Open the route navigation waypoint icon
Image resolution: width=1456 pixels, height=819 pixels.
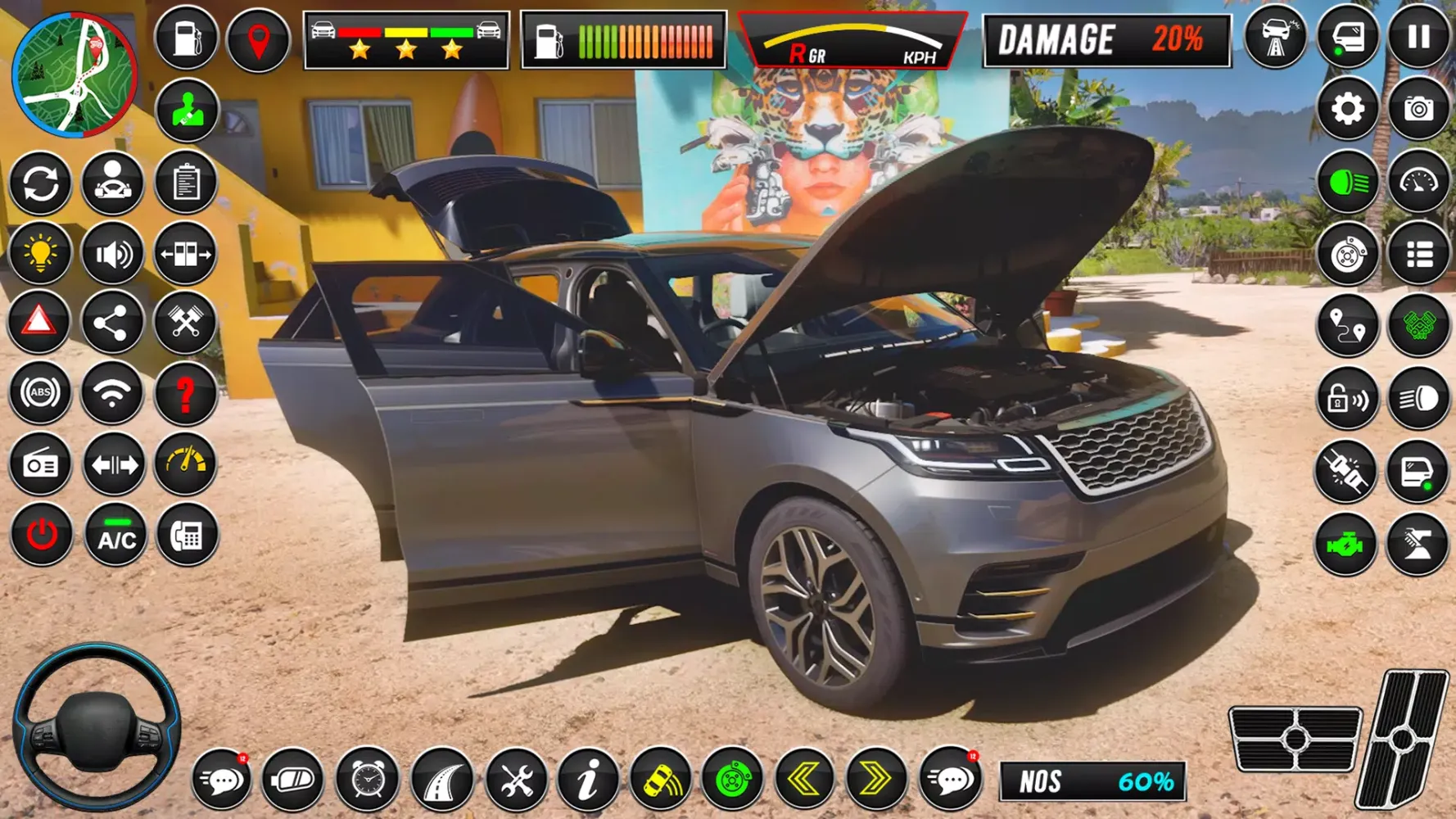point(1348,322)
